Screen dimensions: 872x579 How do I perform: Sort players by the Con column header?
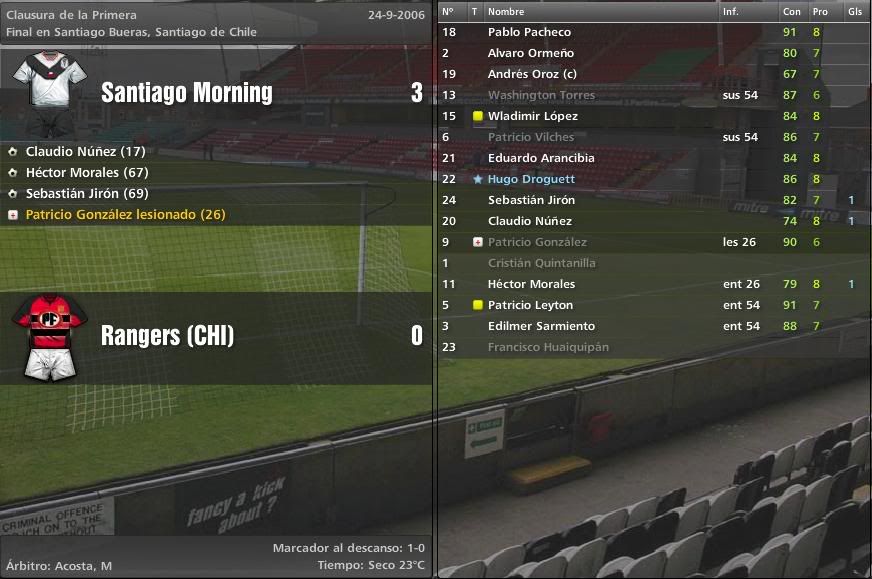791,11
